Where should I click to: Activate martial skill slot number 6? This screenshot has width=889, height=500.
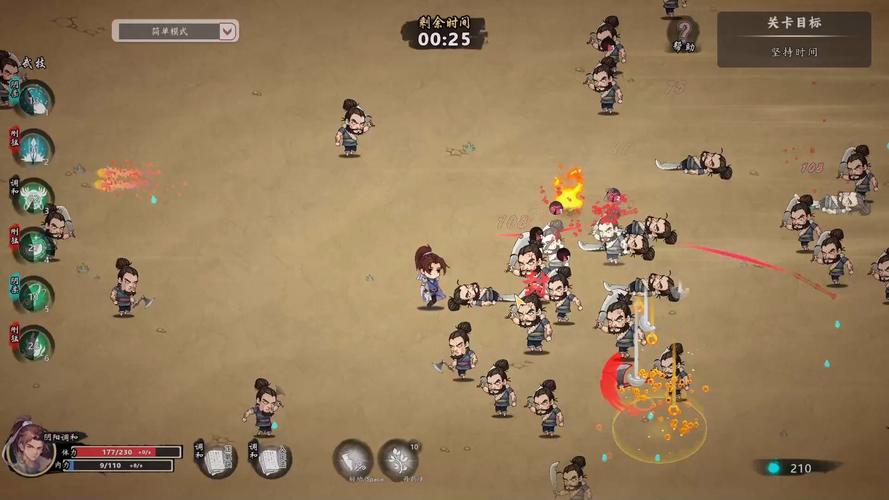click(33, 343)
